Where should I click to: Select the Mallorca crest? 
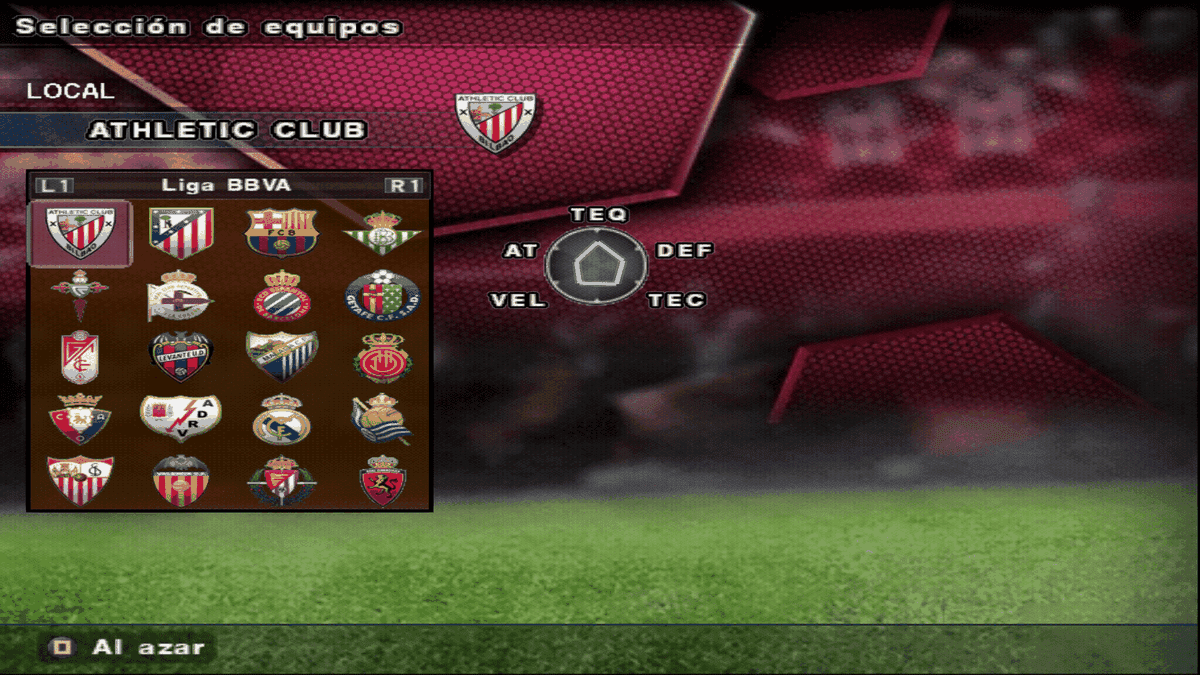point(383,357)
